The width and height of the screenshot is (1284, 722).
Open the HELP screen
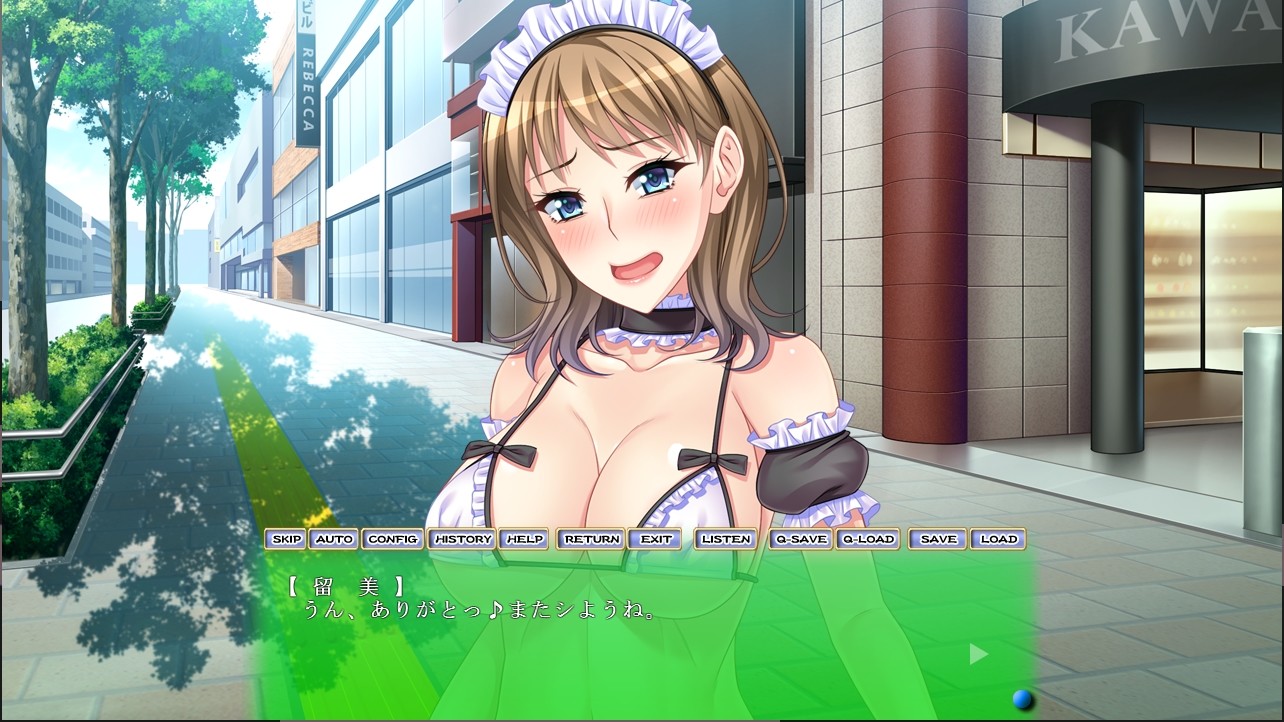pos(525,538)
